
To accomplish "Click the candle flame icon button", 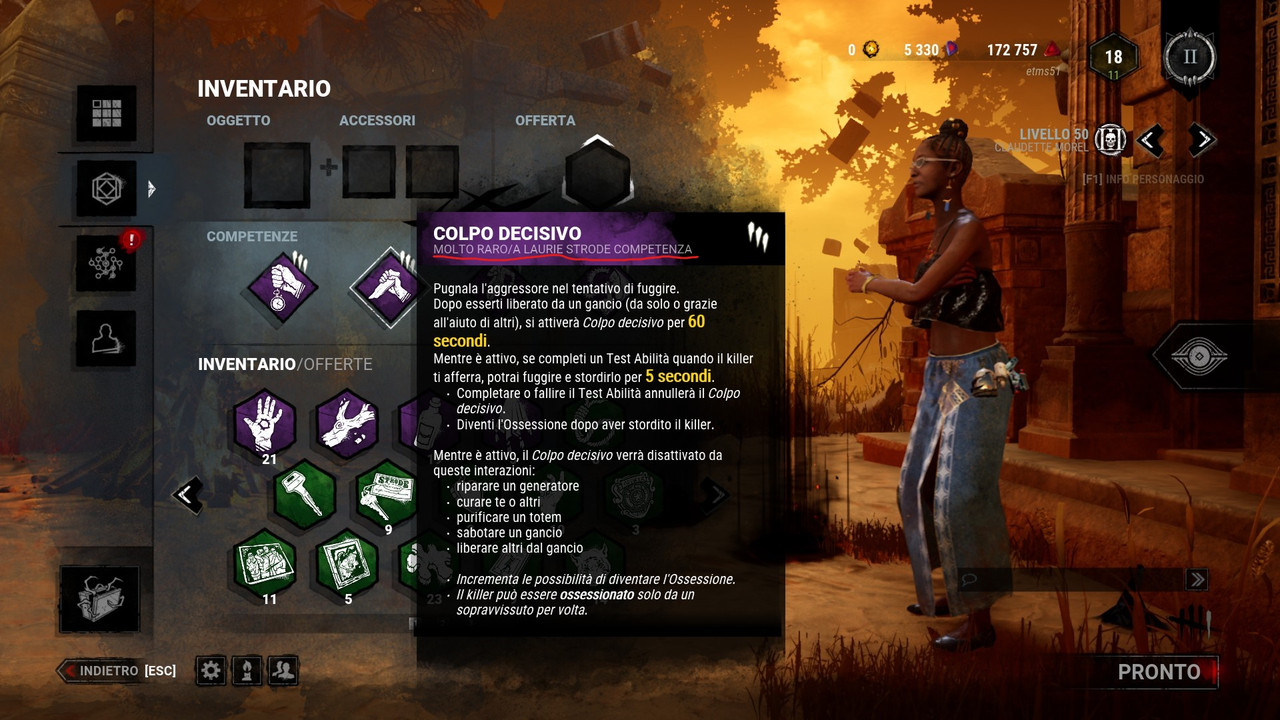I will (x=247, y=671).
